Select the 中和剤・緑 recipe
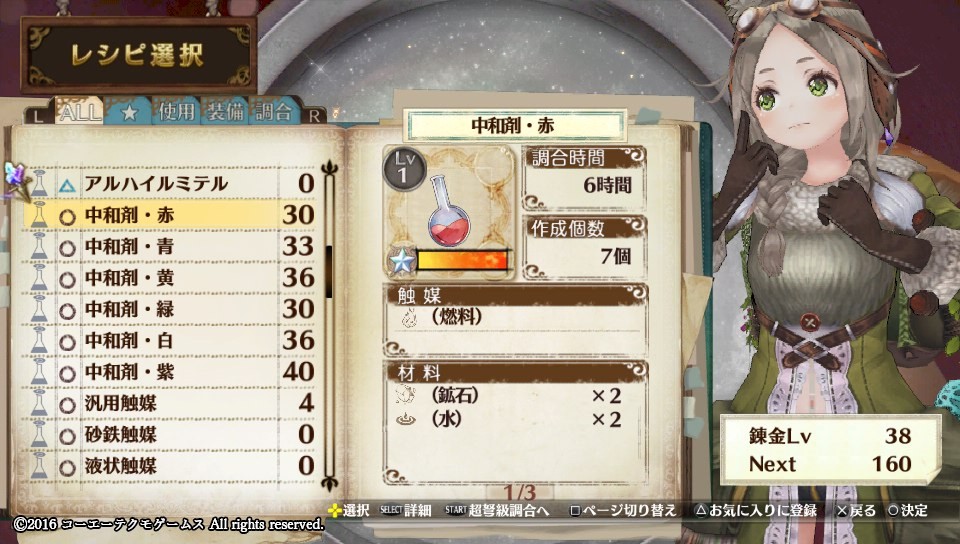This screenshot has width=960, height=544. (170, 309)
